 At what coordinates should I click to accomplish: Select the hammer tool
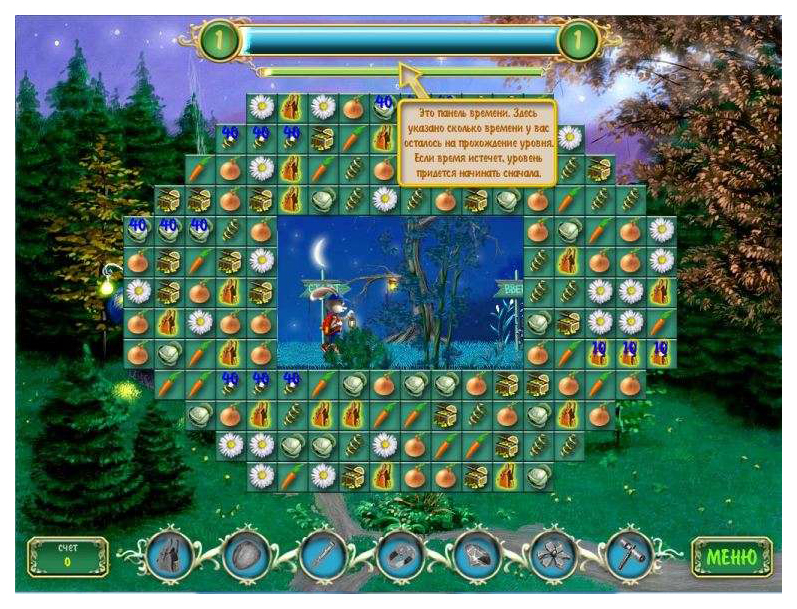pos(629,555)
